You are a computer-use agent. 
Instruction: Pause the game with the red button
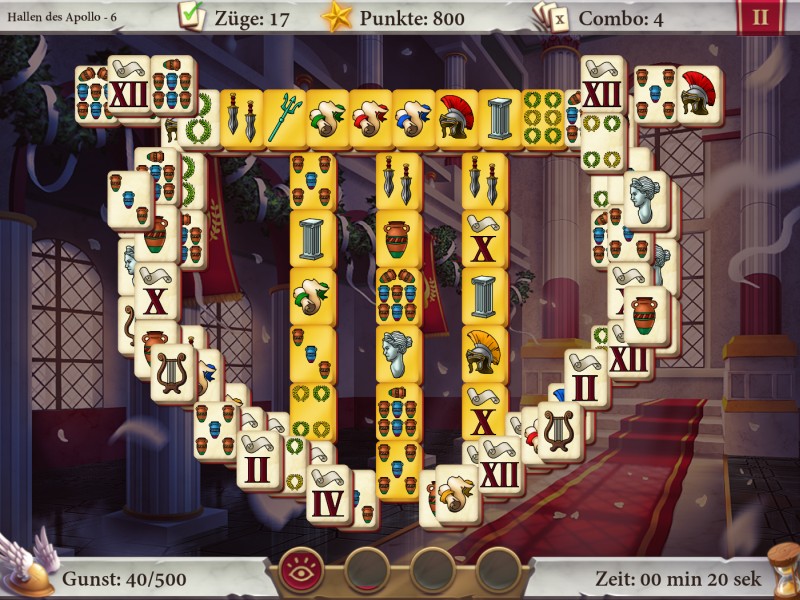click(759, 17)
